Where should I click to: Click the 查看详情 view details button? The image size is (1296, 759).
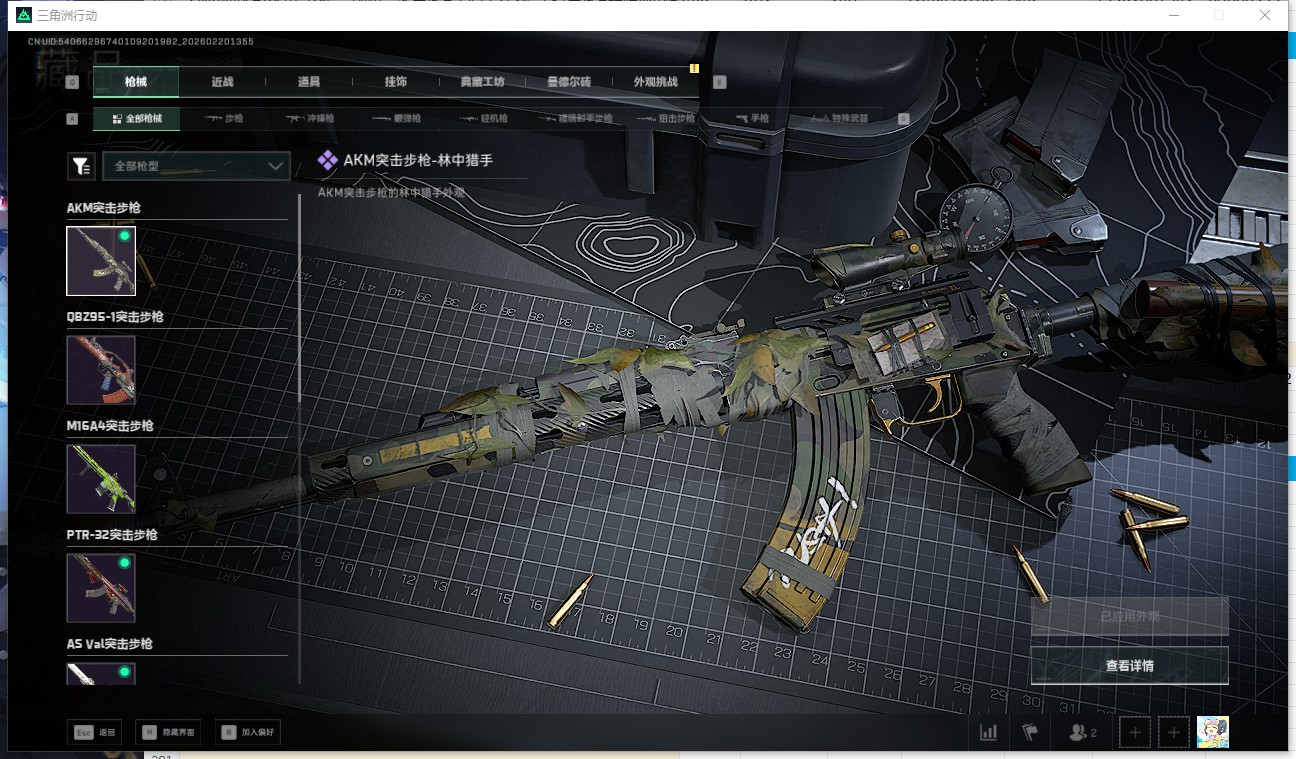click(x=1129, y=665)
